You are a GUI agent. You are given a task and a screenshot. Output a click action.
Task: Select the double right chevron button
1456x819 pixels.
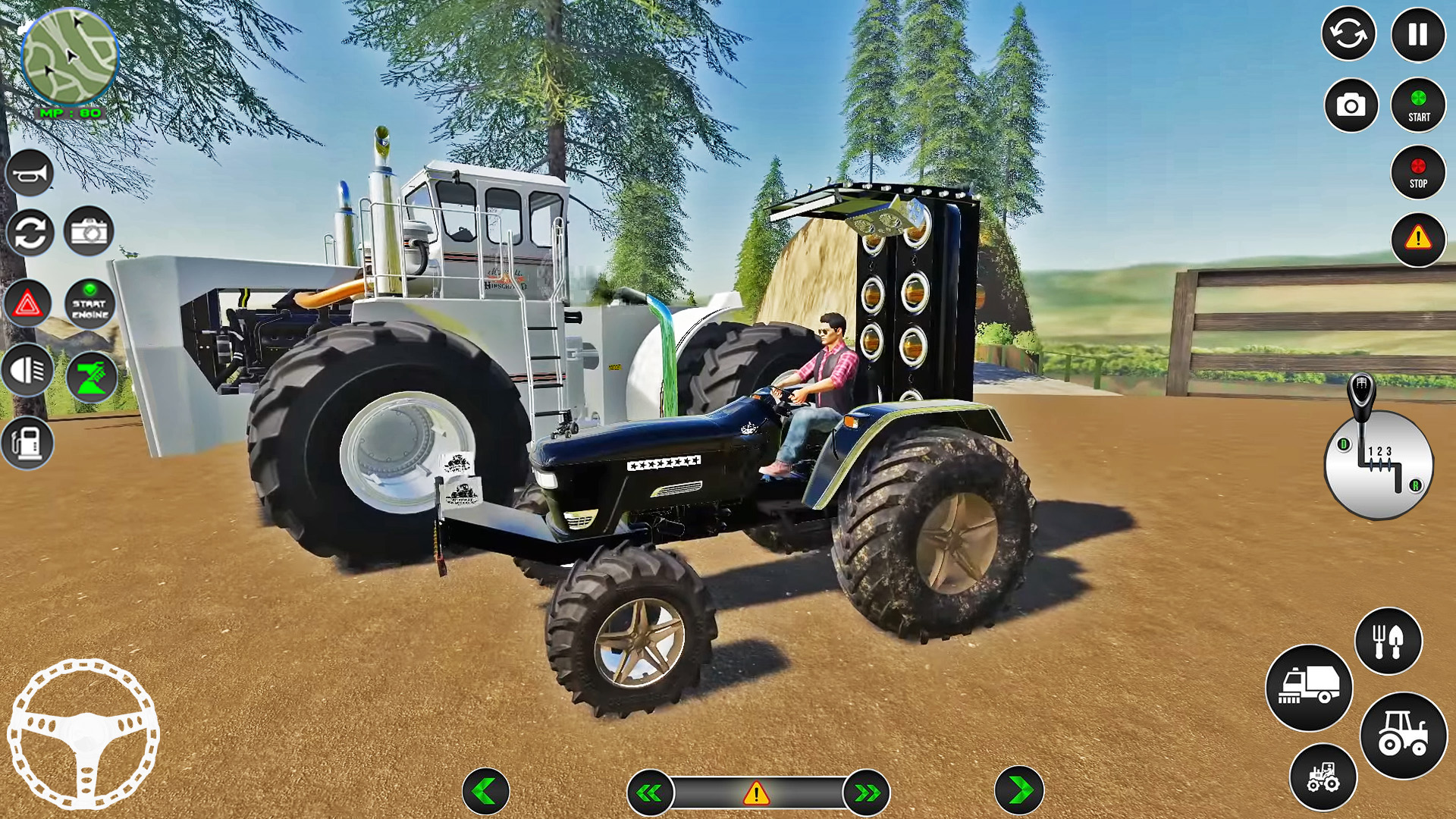point(866,793)
